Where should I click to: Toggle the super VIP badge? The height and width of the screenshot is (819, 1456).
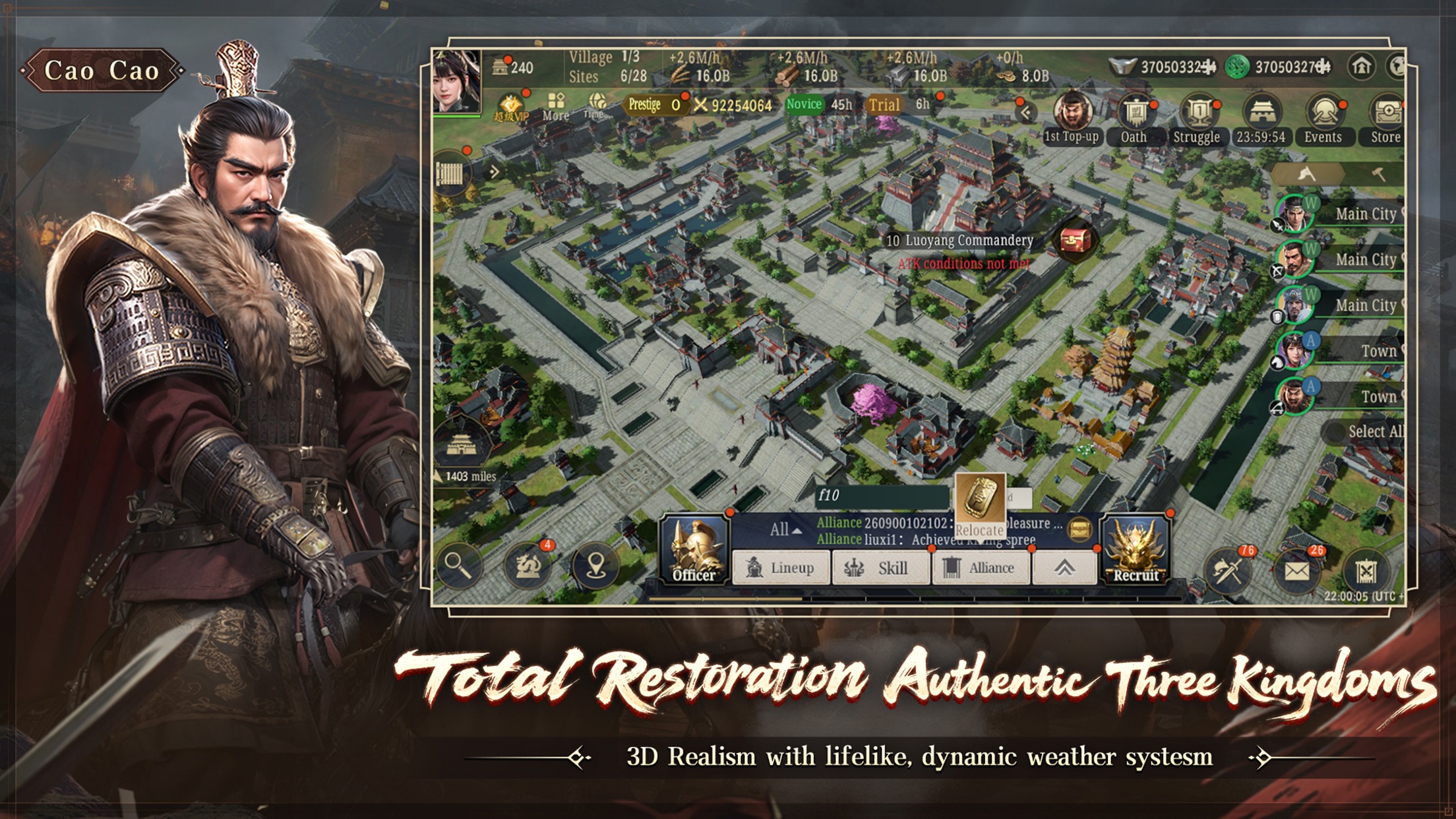(x=510, y=107)
